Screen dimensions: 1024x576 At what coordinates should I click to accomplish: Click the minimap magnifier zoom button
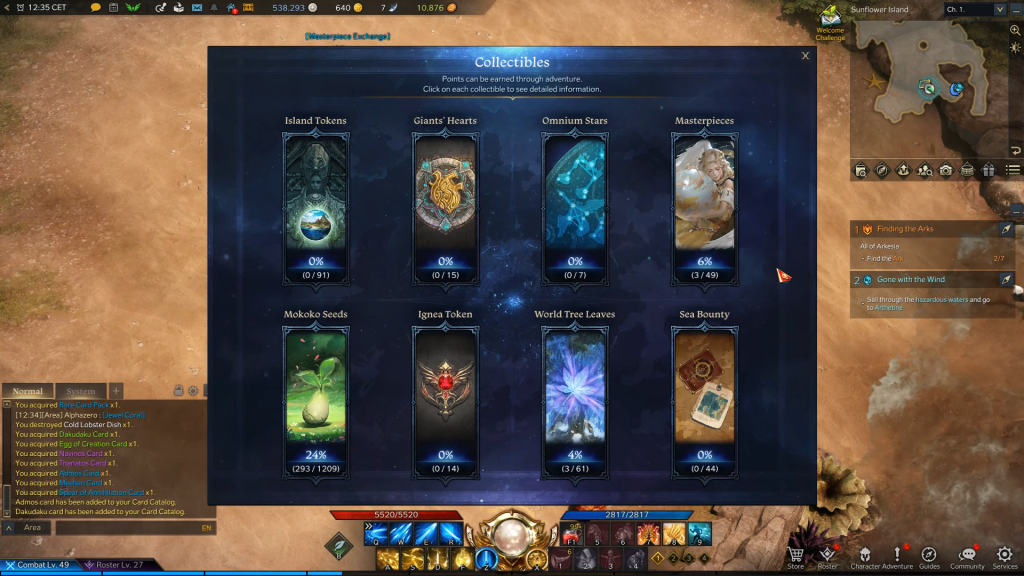tap(1015, 31)
